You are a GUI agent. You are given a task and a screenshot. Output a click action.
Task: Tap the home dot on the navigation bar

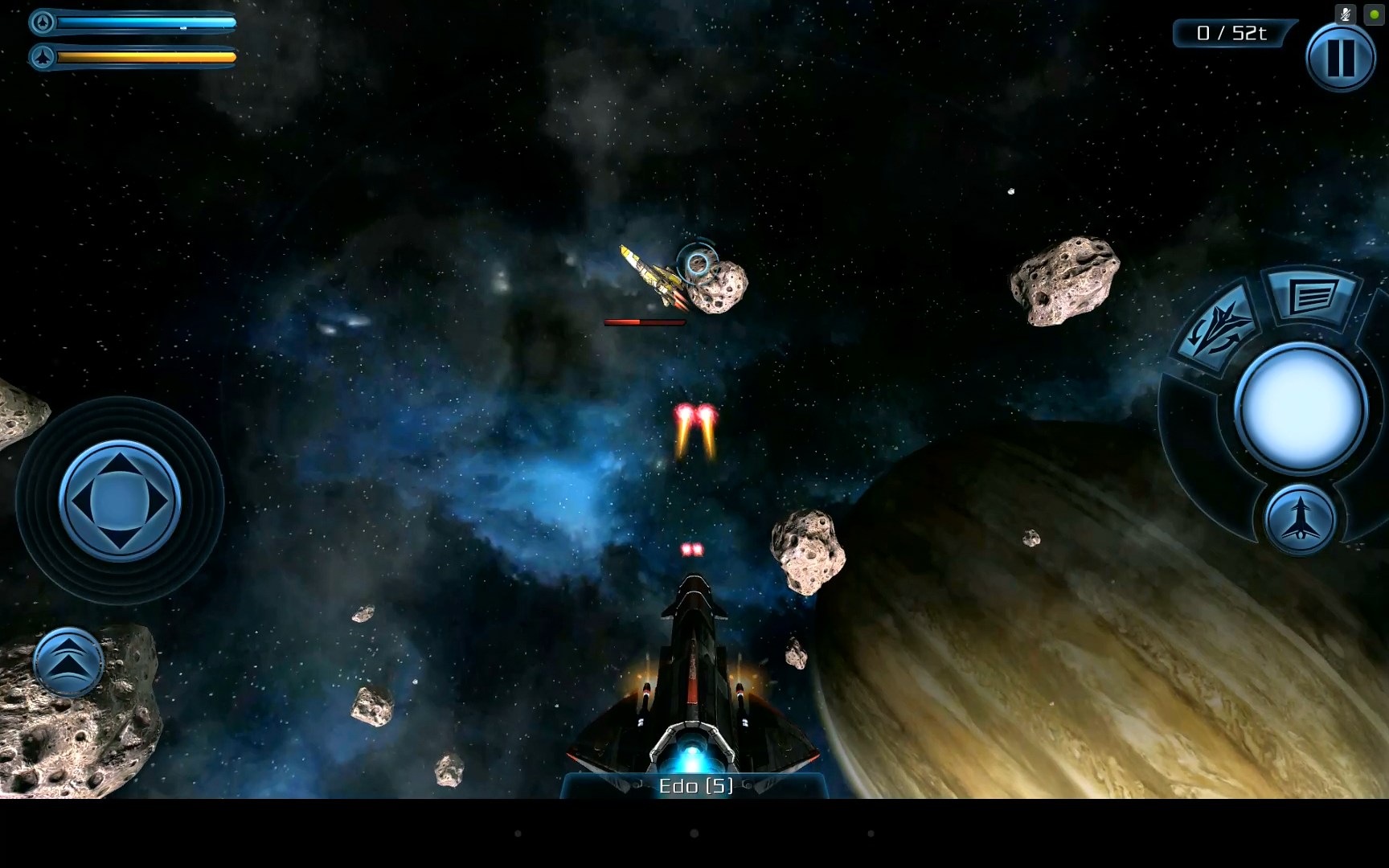pyautogui.click(x=694, y=833)
